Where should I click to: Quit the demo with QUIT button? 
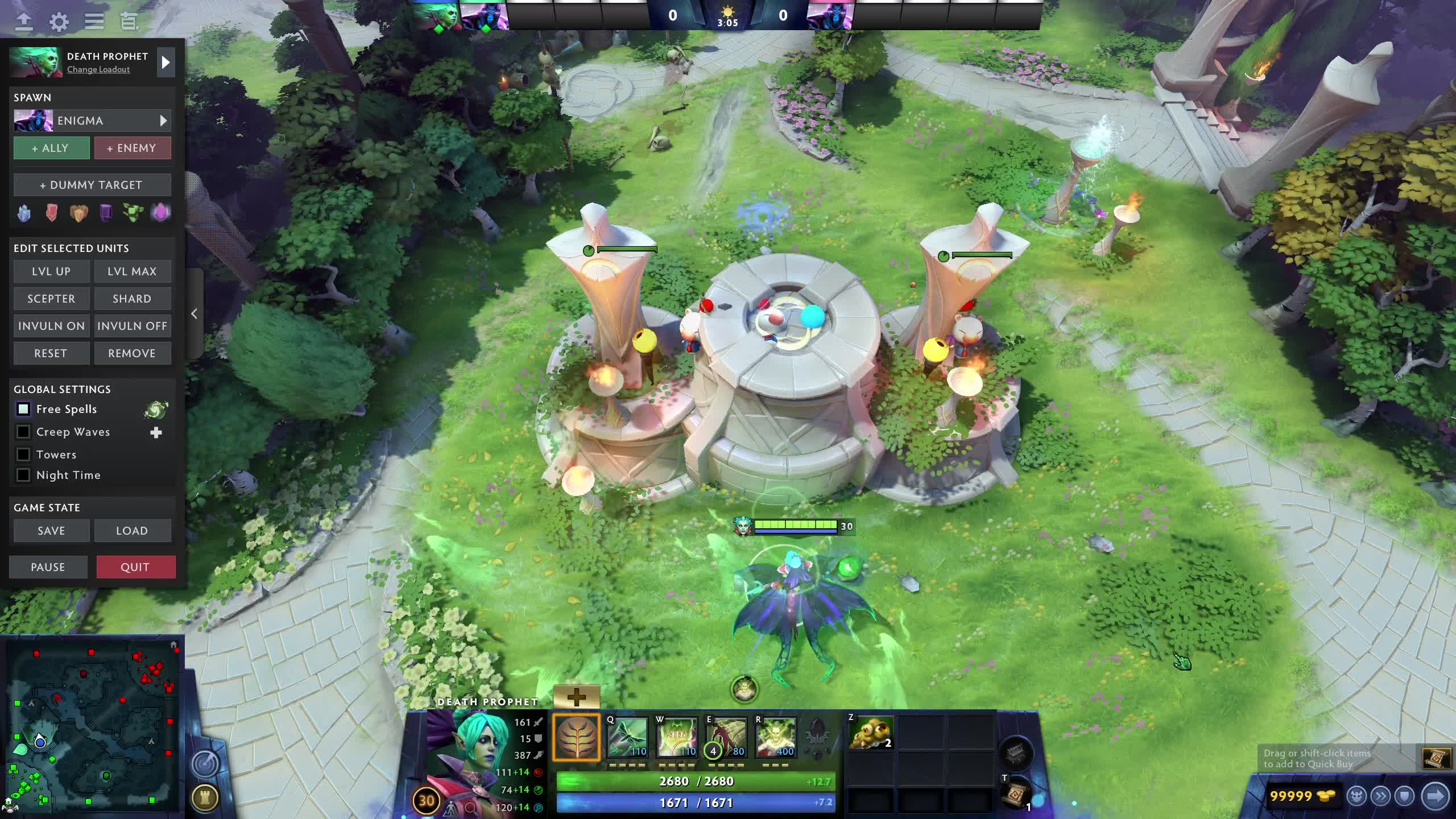[x=135, y=567]
